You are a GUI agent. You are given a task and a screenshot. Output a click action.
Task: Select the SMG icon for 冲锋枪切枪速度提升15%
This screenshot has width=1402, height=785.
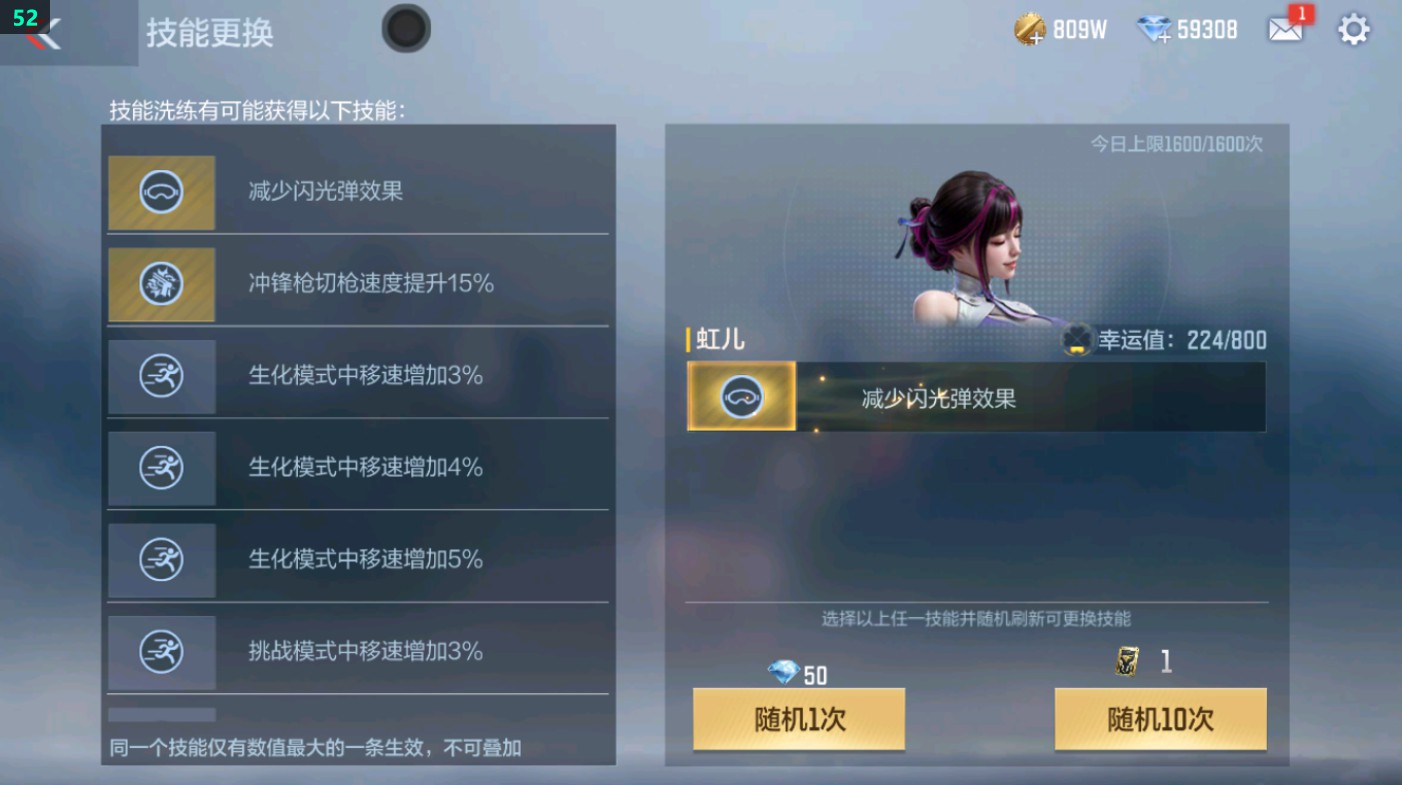click(161, 284)
